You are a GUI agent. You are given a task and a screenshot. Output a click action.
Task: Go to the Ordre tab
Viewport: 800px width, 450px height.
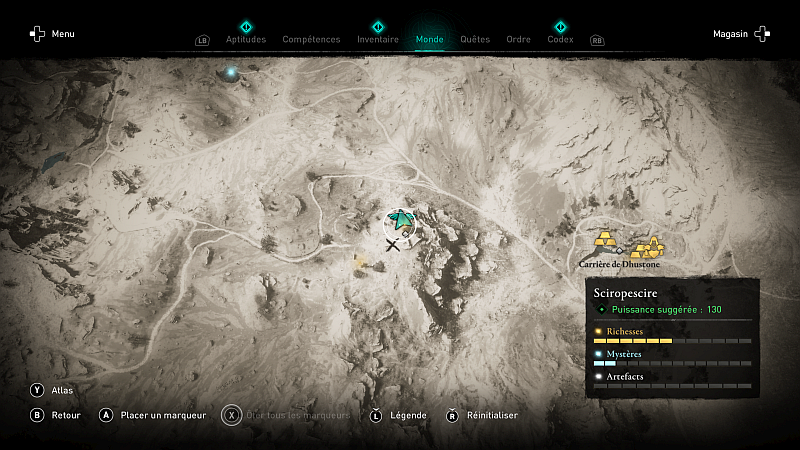coord(518,40)
